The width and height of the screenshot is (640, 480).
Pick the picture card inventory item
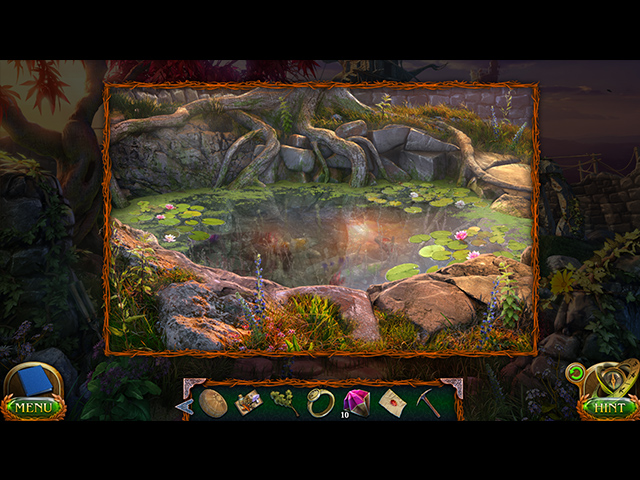point(249,402)
